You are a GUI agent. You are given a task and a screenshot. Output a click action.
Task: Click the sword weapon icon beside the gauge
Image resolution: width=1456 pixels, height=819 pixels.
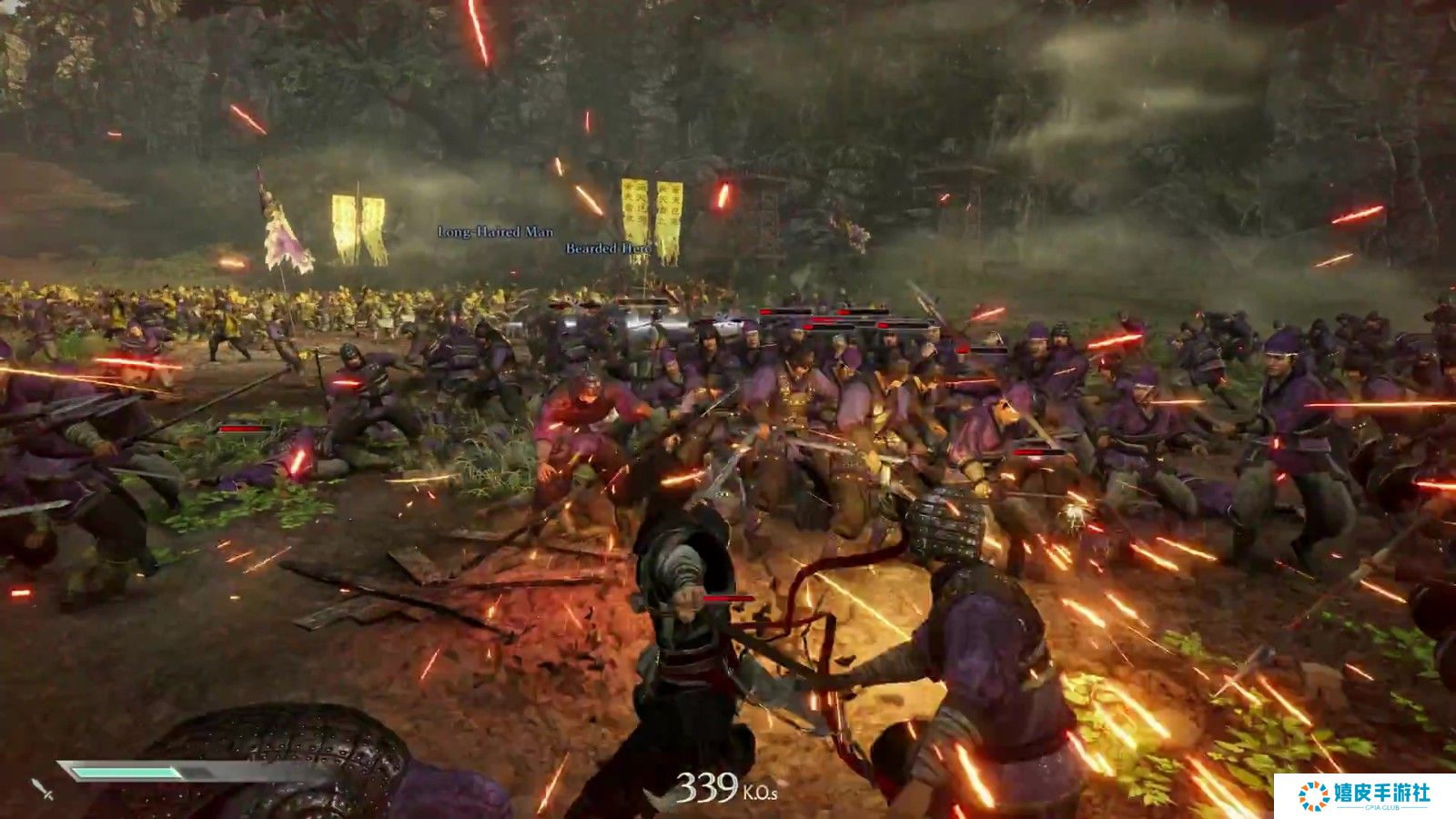pos(42,788)
